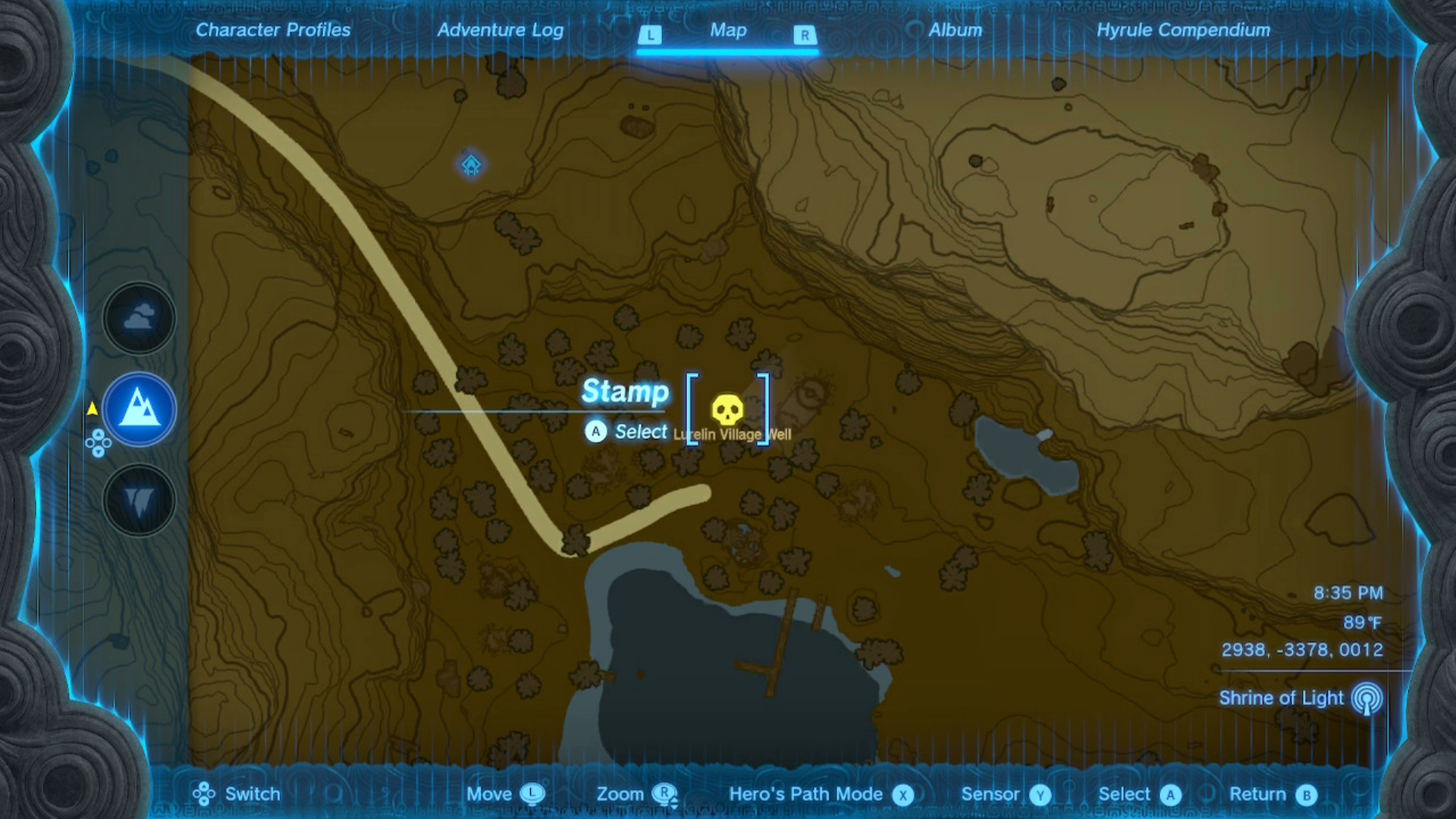Click Return B in the bottom bar

pyautogui.click(x=1306, y=795)
